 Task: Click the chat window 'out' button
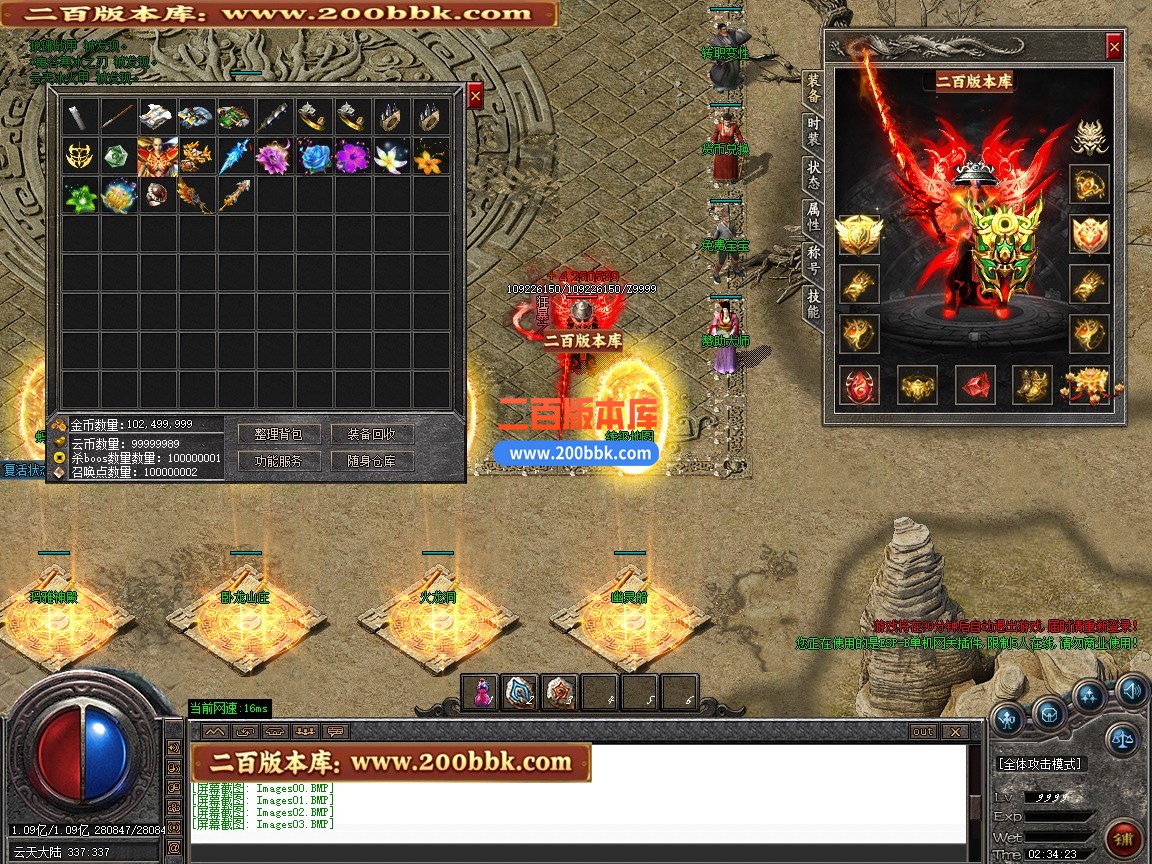coord(922,732)
